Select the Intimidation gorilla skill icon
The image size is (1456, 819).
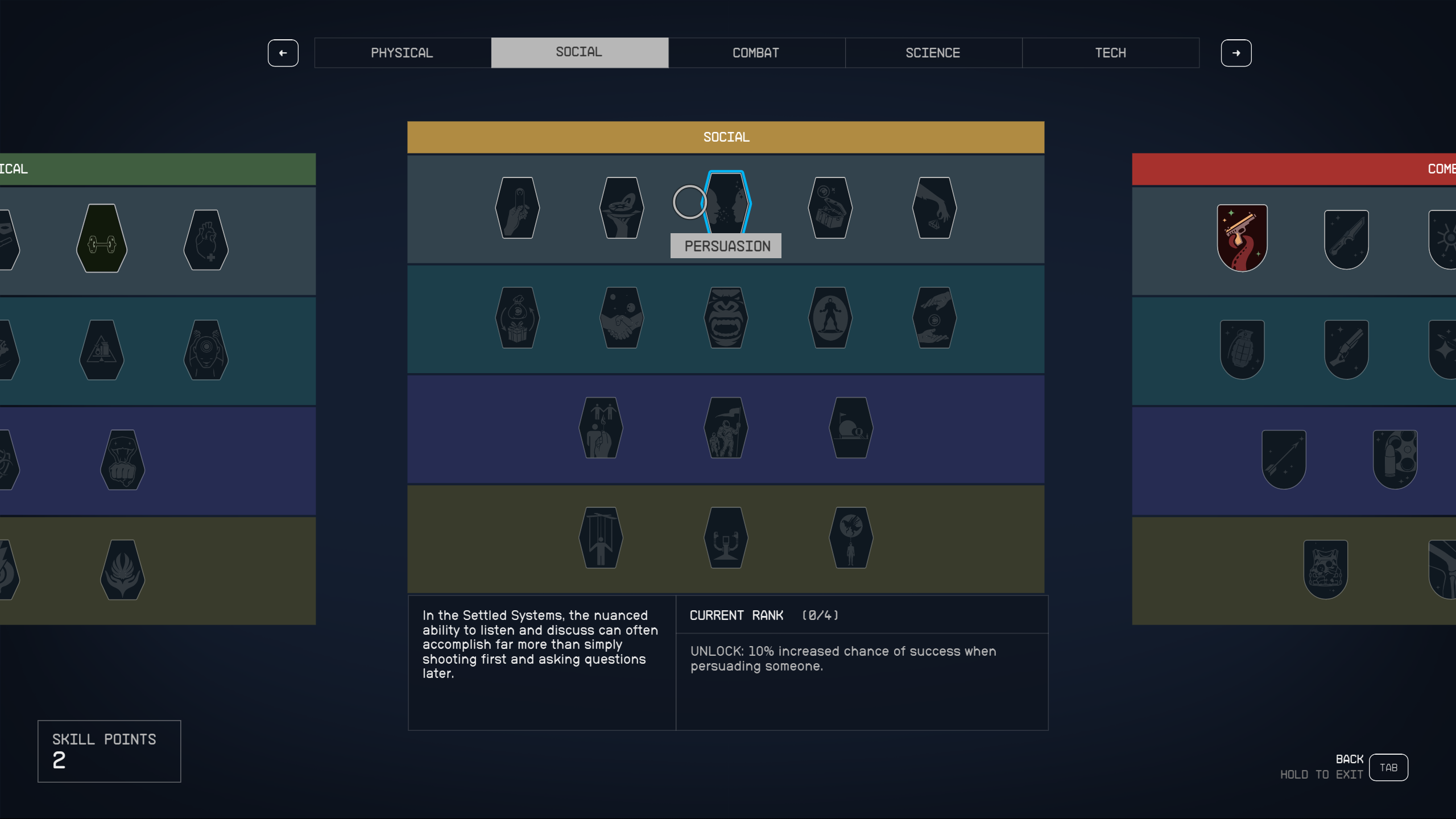[x=726, y=318]
